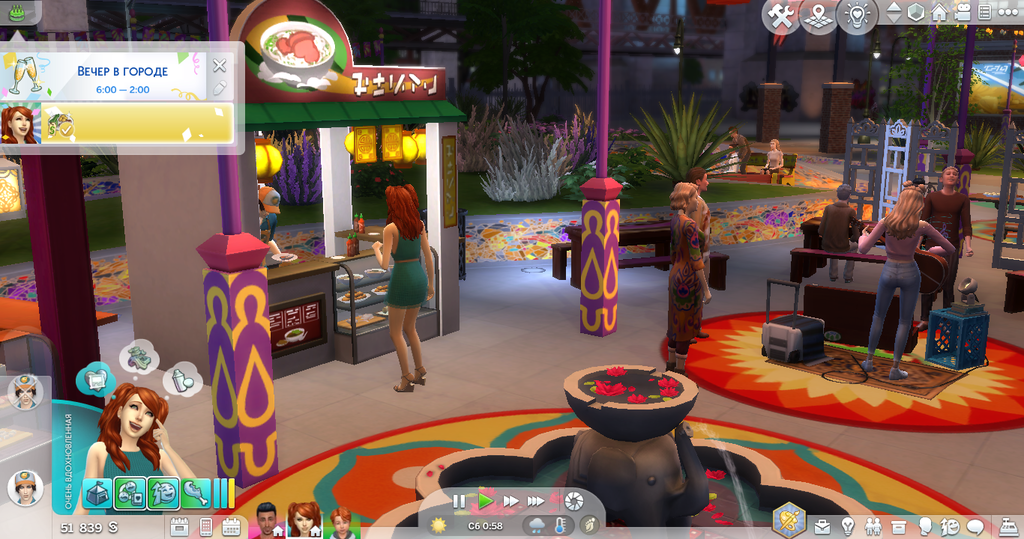The height and width of the screenshot is (539, 1024).
Task: Set game speed to normal play
Action: coord(486,501)
